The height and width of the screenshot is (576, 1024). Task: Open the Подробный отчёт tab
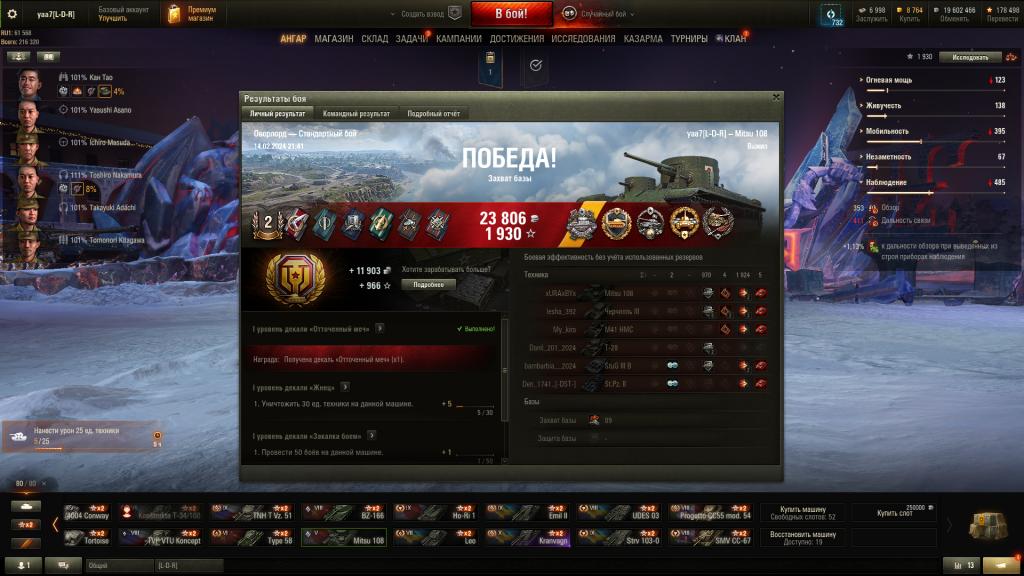(433, 114)
